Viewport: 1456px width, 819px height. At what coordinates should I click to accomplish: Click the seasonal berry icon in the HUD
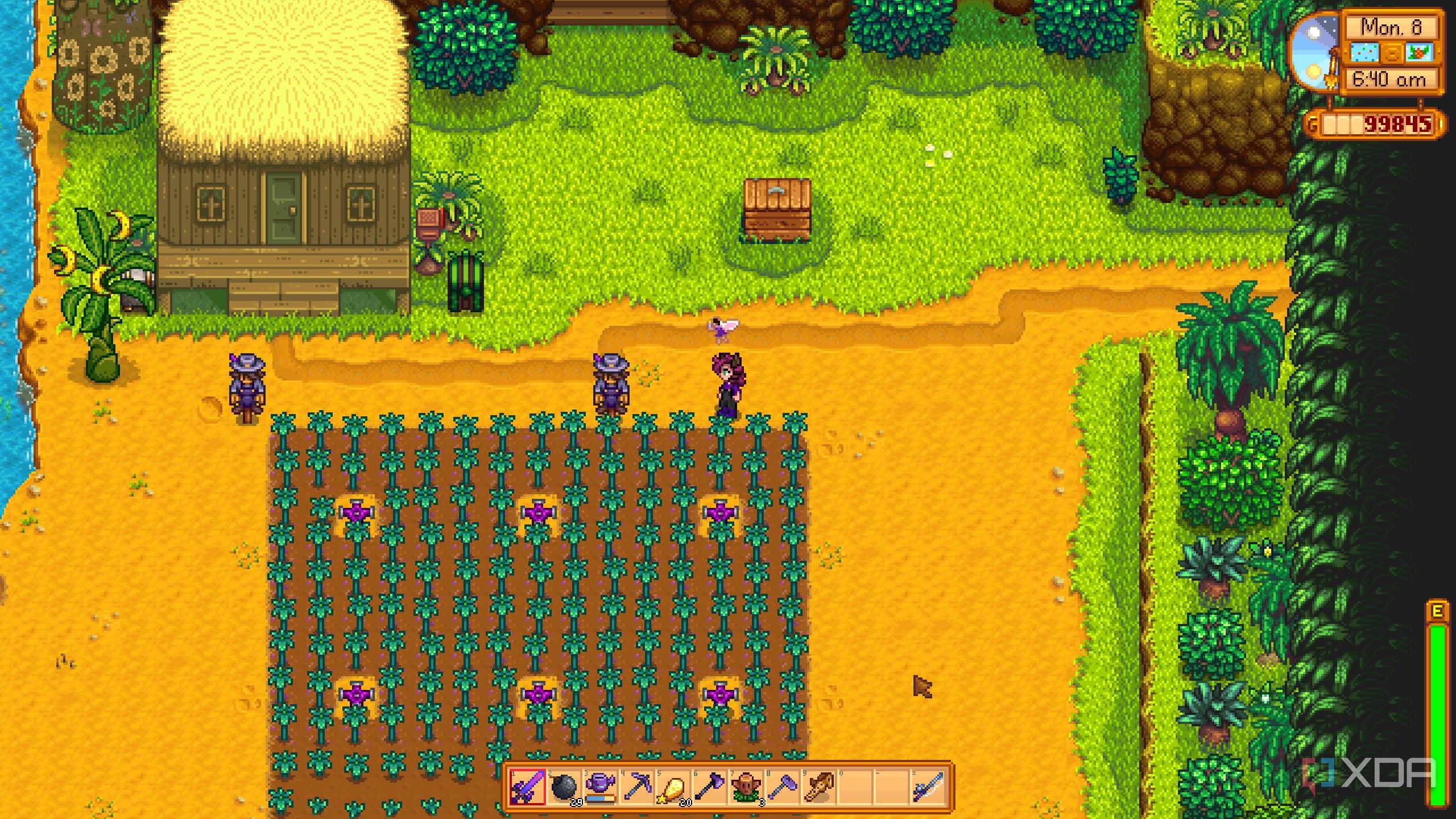click(x=1419, y=53)
